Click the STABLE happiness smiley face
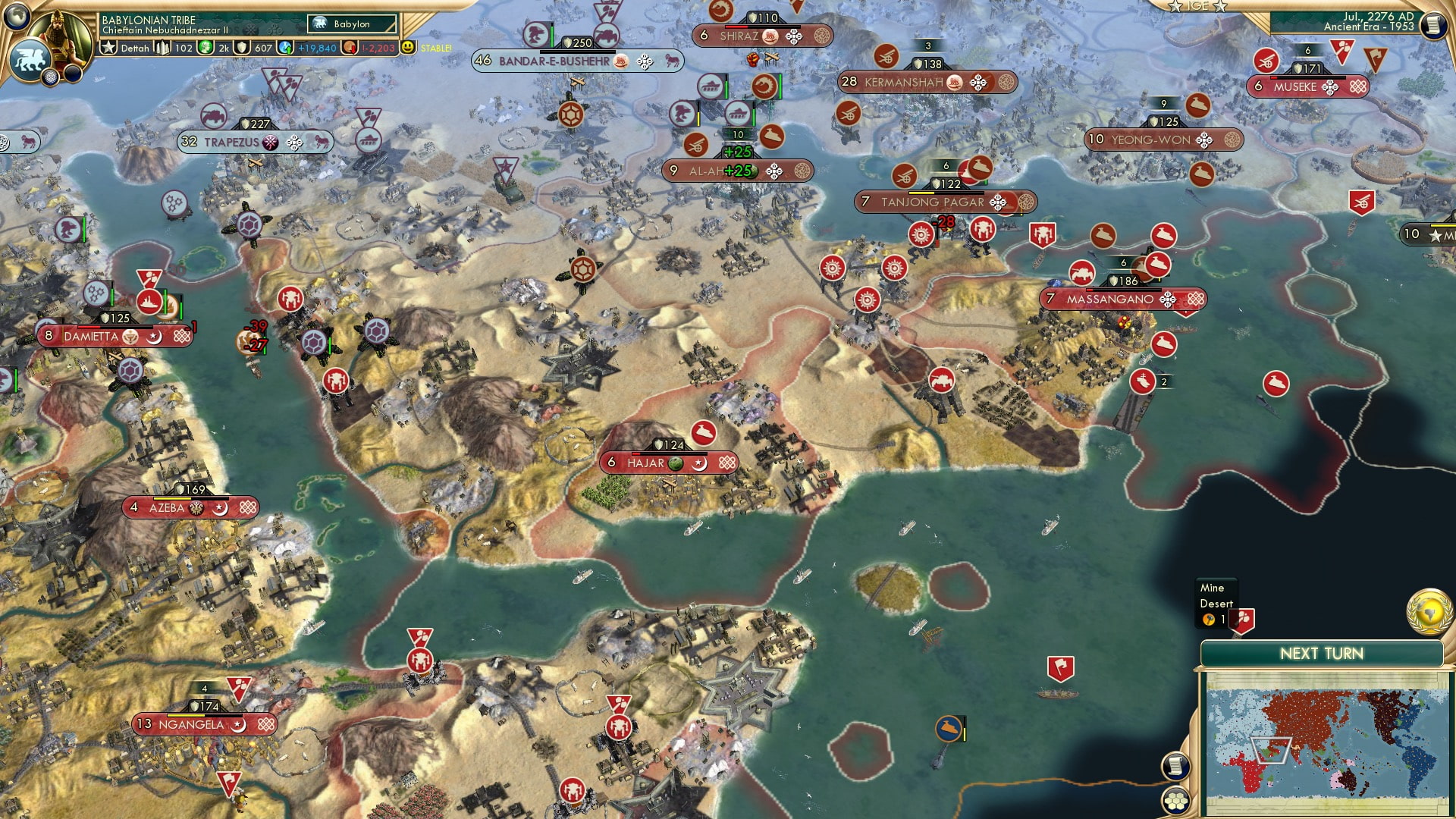 tap(408, 47)
